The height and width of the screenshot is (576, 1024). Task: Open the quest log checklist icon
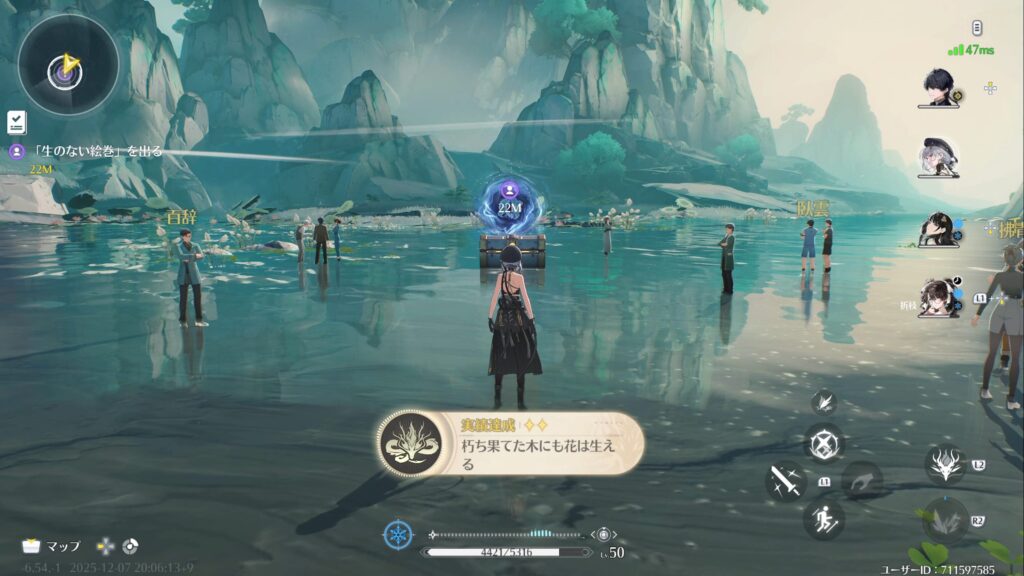point(16,122)
